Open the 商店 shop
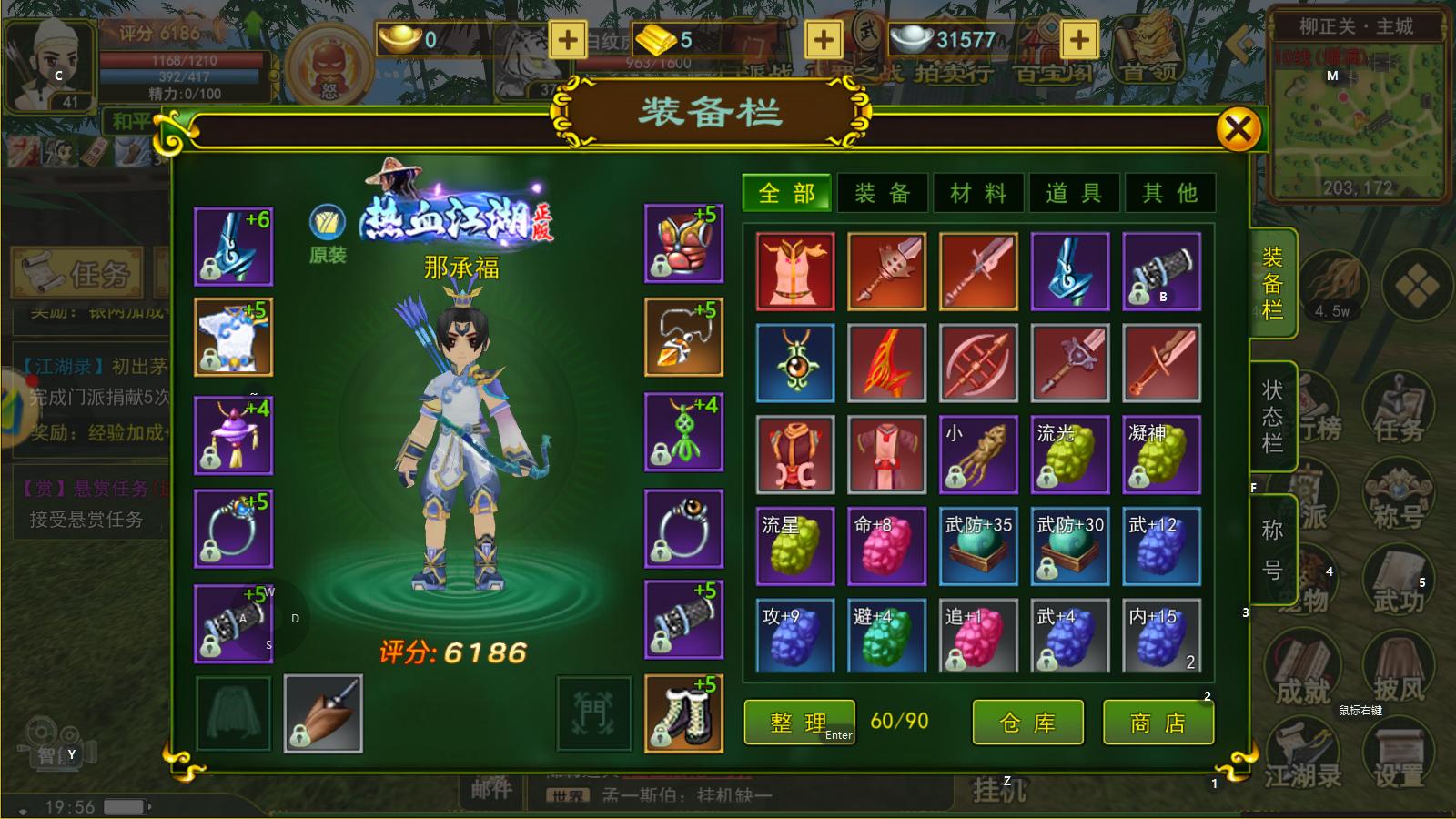 point(1158,723)
